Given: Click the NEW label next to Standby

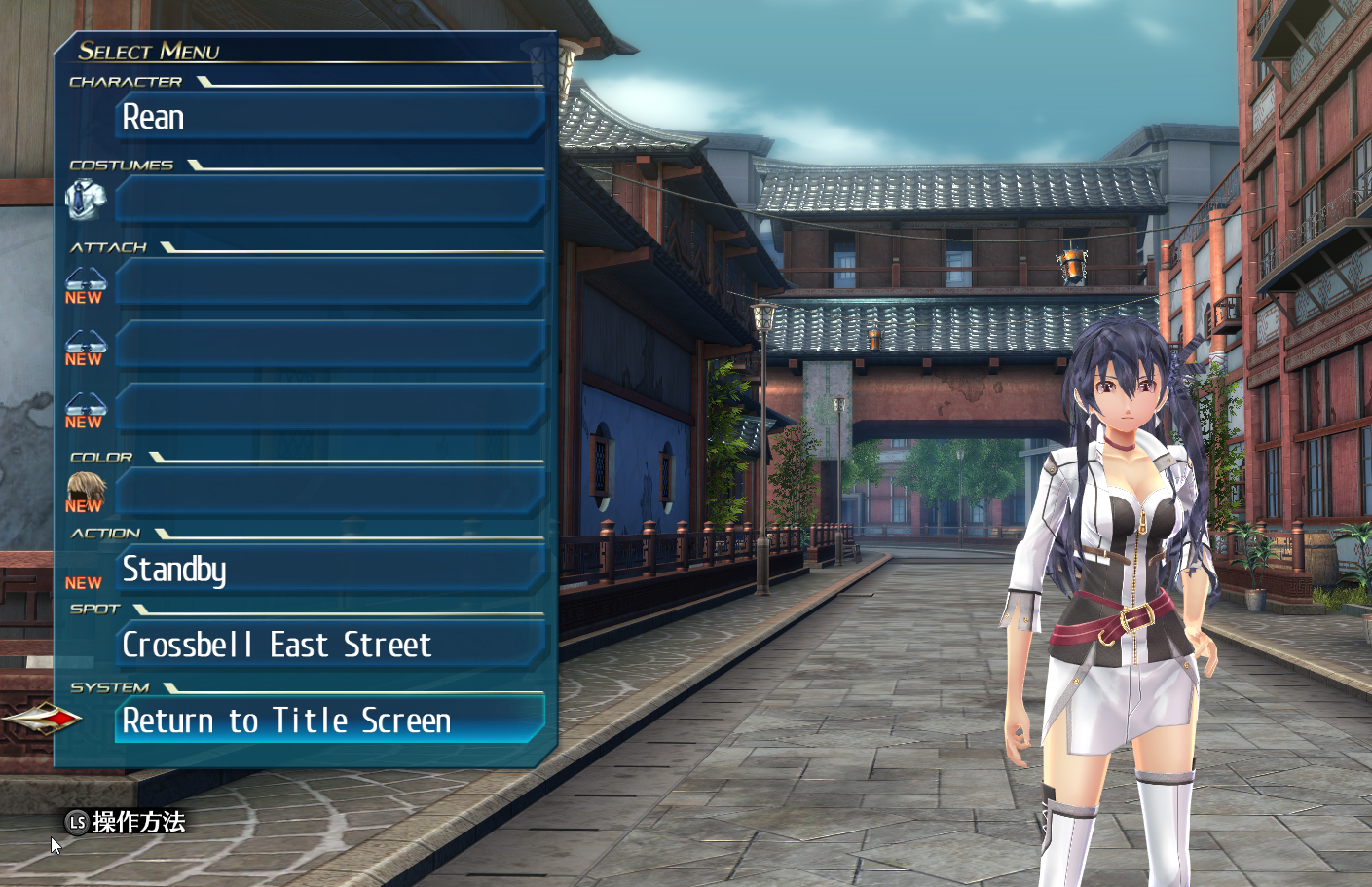Looking at the screenshot, I should click(84, 582).
